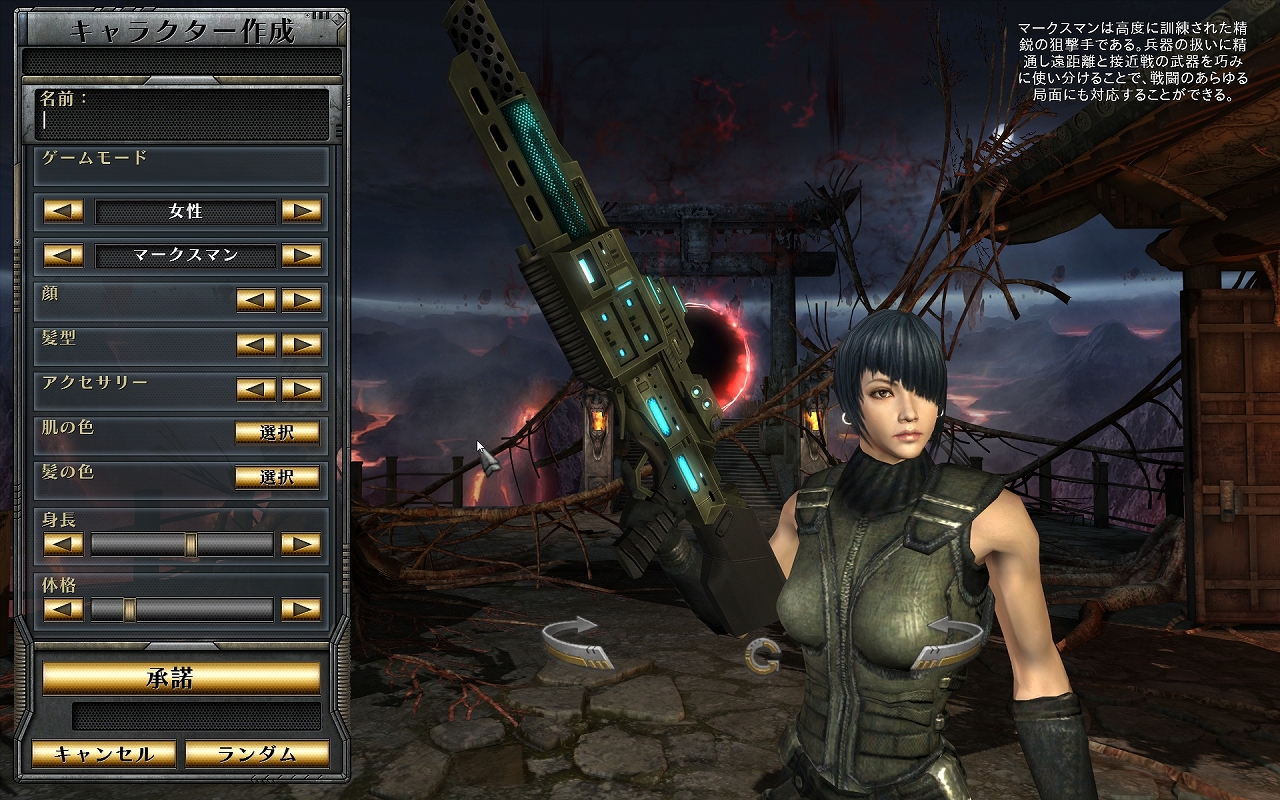Image resolution: width=1280 pixels, height=800 pixels.
Task: Confirm character with 承諾 button
Action: pos(181,678)
